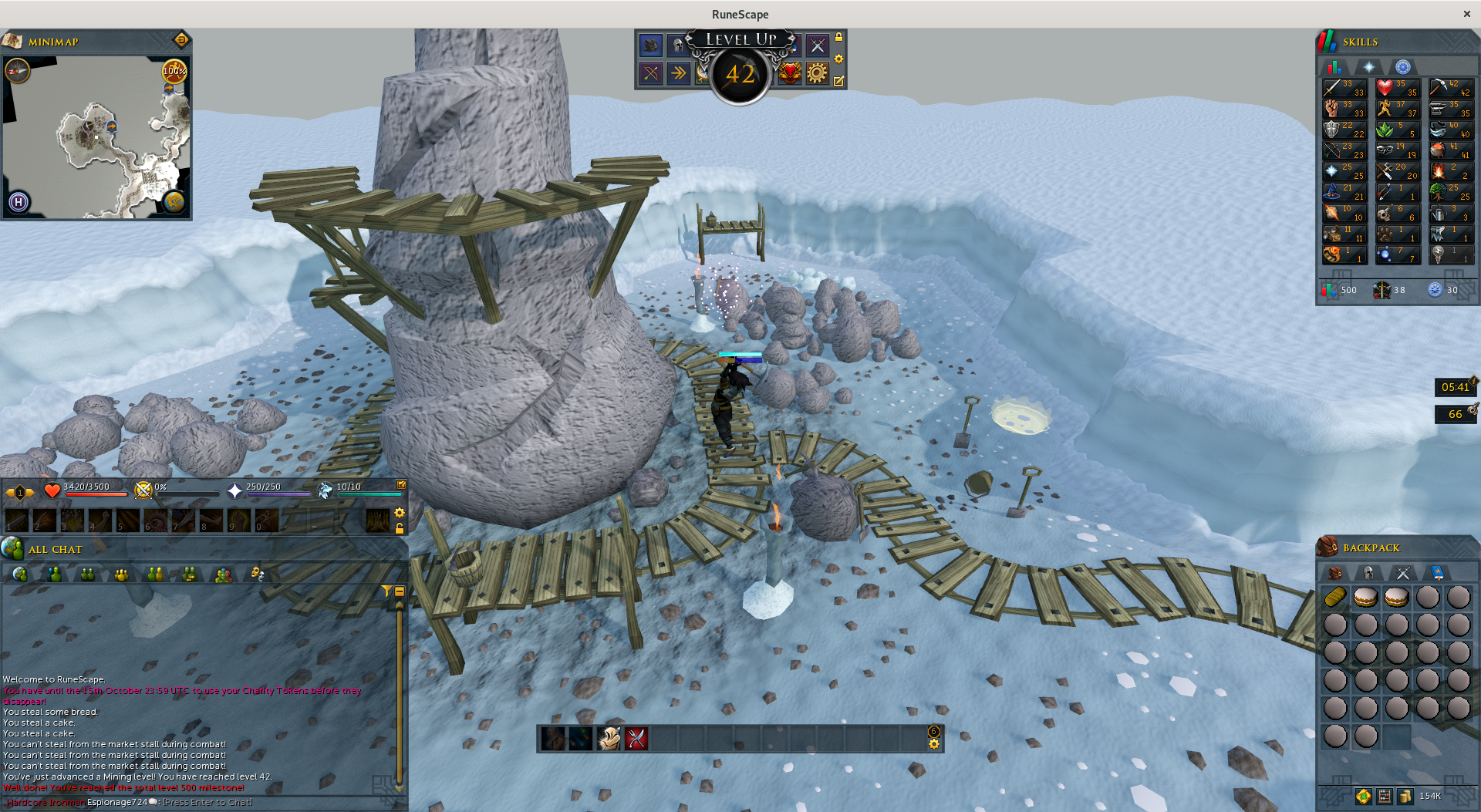
Task: Open the world map globe
Action: (174, 202)
